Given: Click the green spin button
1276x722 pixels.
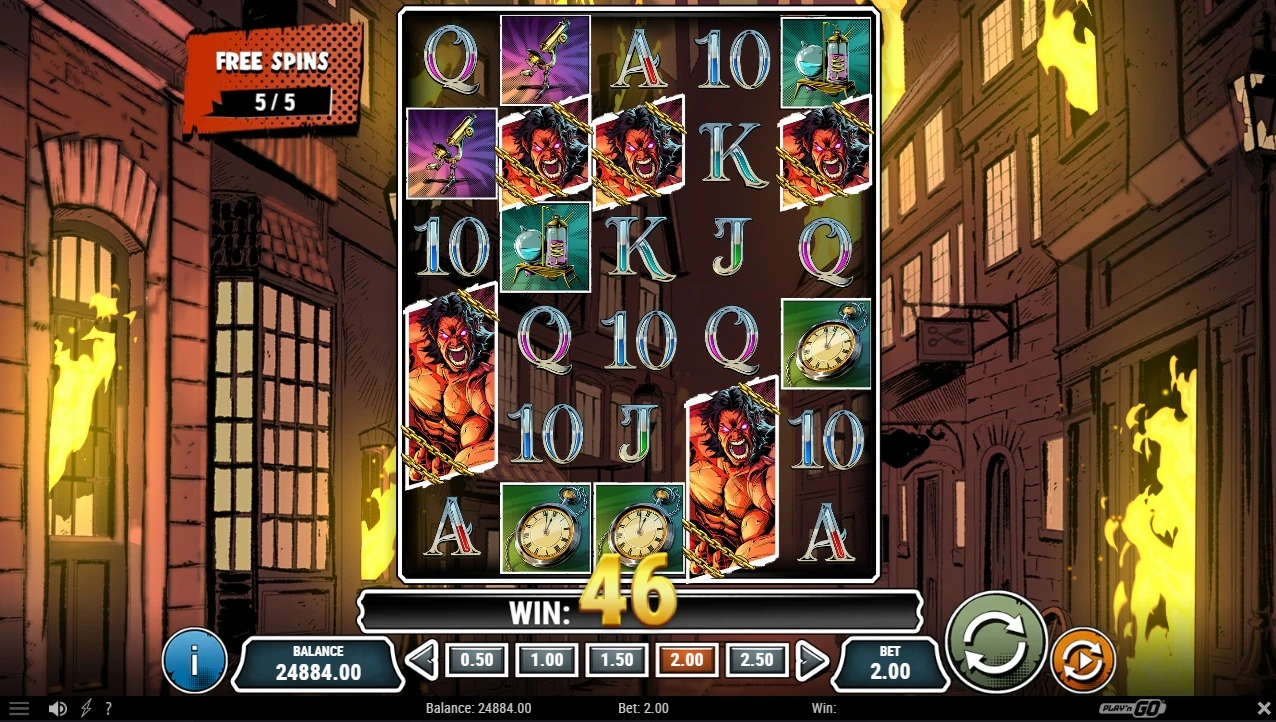Looking at the screenshot, I should pyautogui.click(x=995, y=641).
